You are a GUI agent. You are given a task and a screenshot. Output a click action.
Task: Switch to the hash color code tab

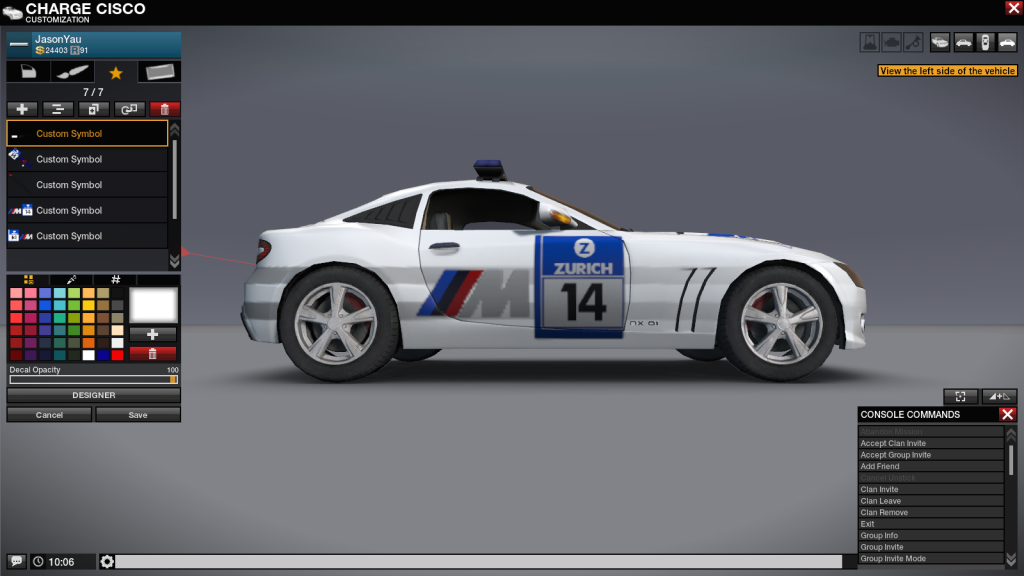click(116, 280)
